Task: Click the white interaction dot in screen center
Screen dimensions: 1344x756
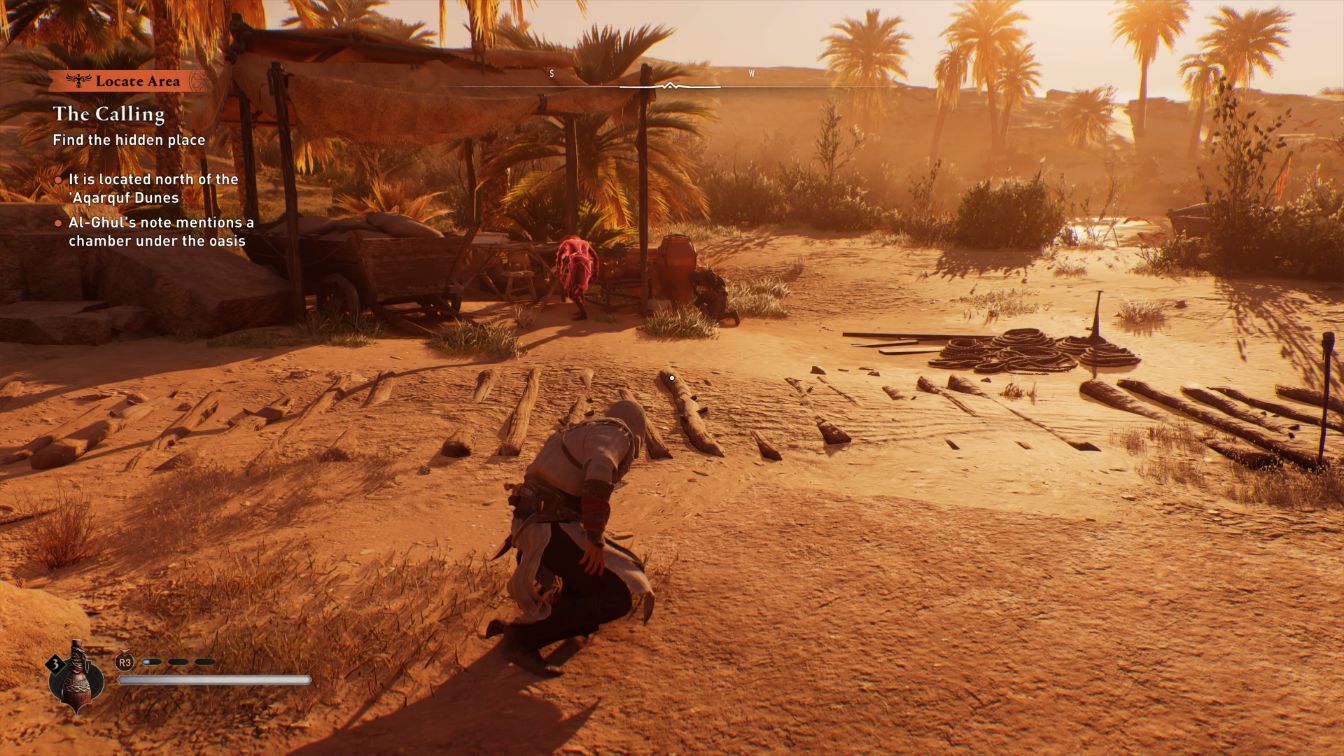Action: tap(671, 378)
